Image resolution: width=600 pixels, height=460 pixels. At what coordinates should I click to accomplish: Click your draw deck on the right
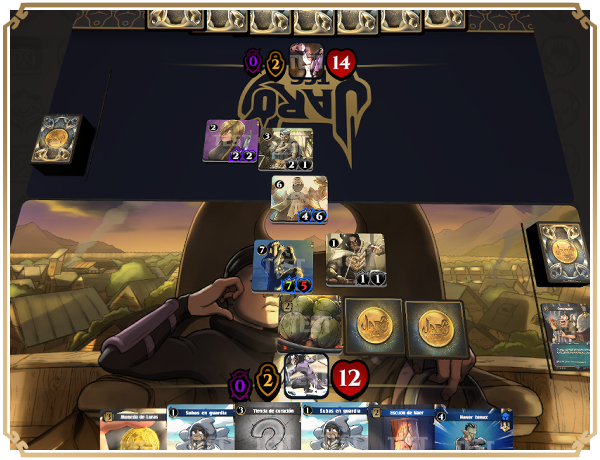(x=562, y=252)
